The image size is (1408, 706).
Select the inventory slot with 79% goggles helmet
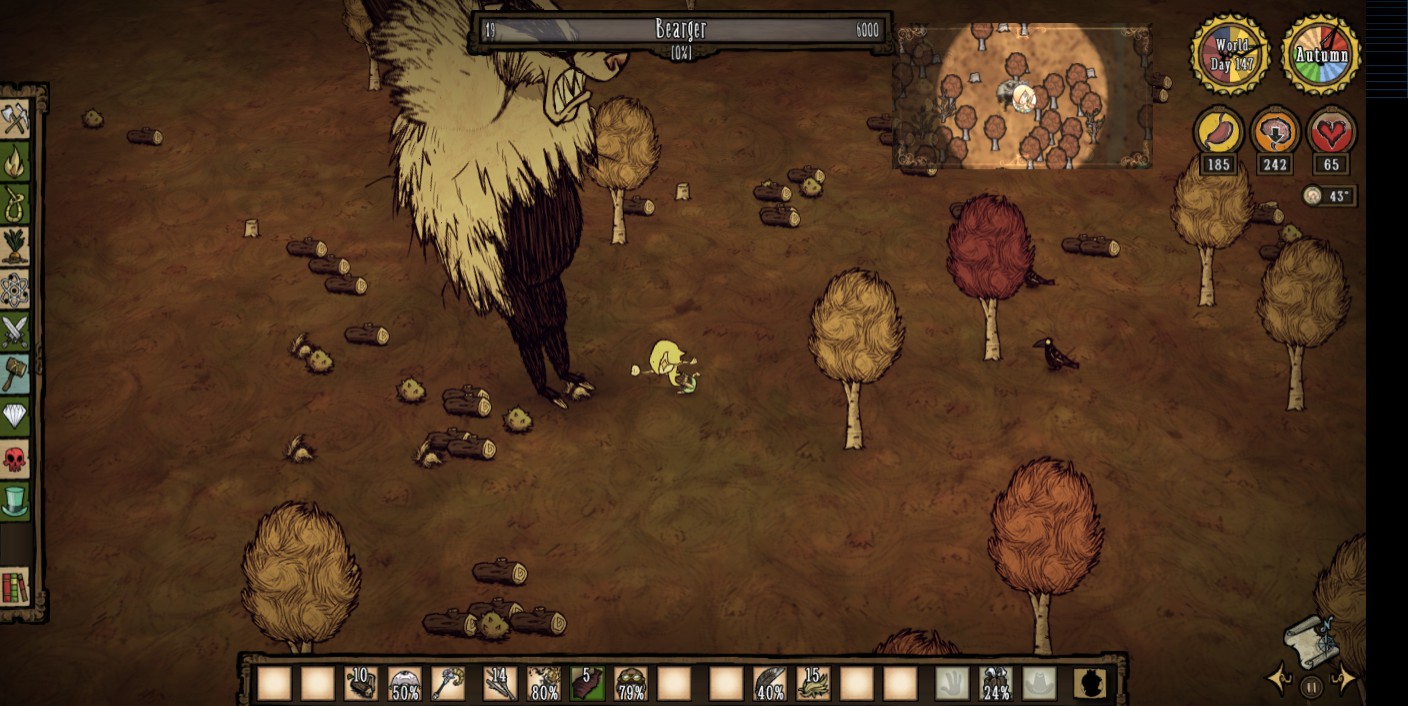click(630, 684)
